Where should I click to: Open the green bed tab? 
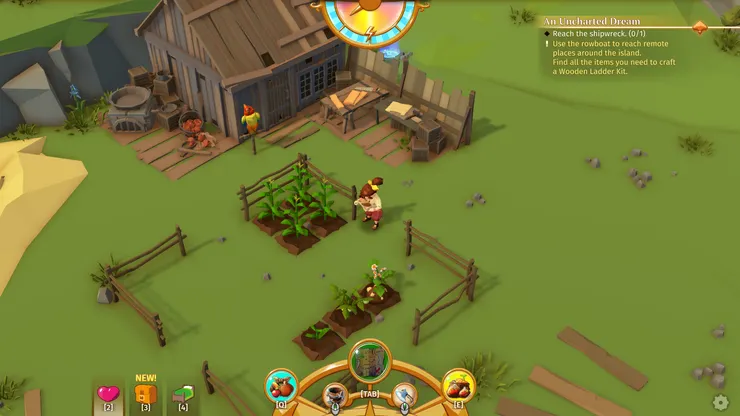(x=182, y=394)
